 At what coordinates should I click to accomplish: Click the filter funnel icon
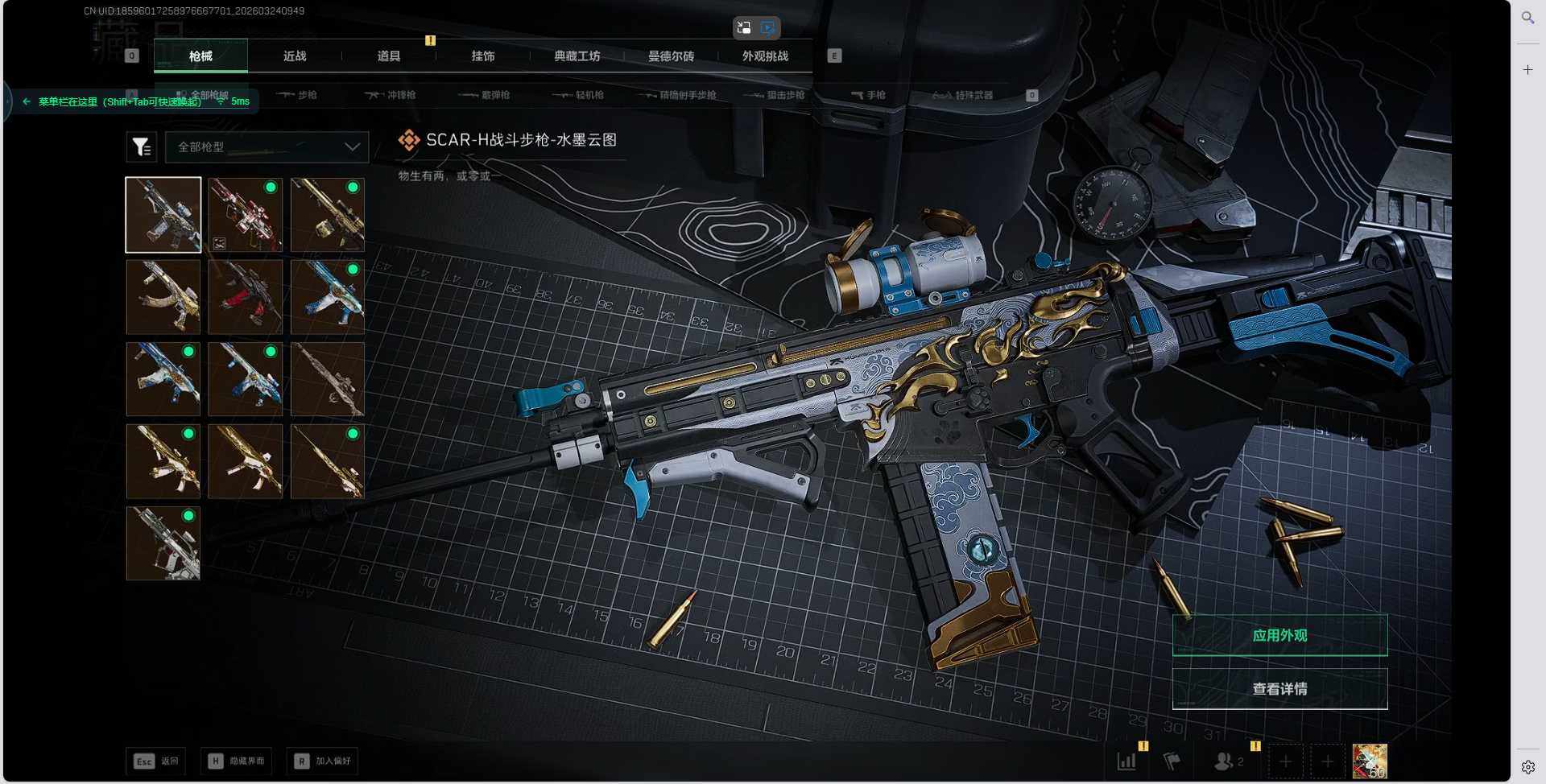tap(142, 147)
